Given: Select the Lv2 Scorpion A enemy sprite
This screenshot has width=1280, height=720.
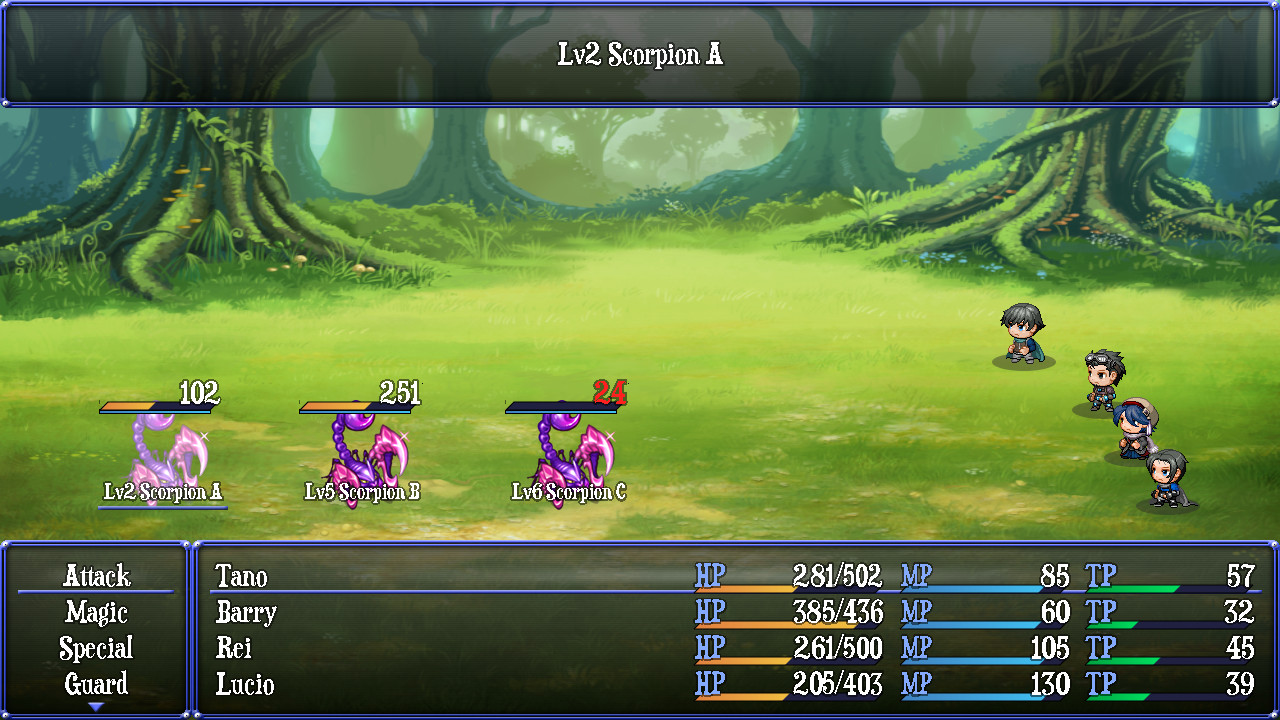Looking at the screenshot, I should tap(165, 450).
